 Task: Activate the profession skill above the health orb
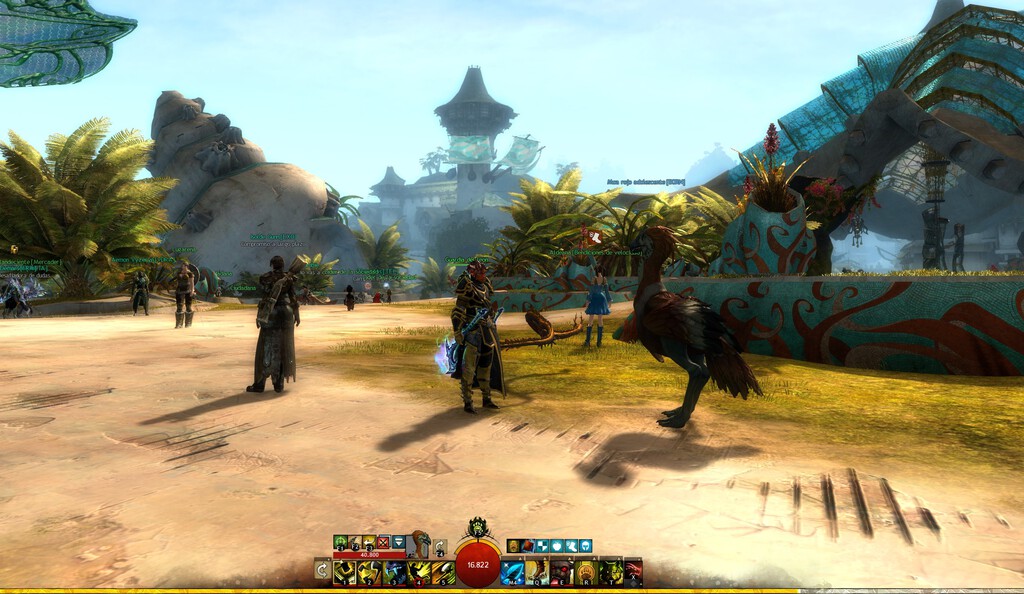tap(478, 527)
